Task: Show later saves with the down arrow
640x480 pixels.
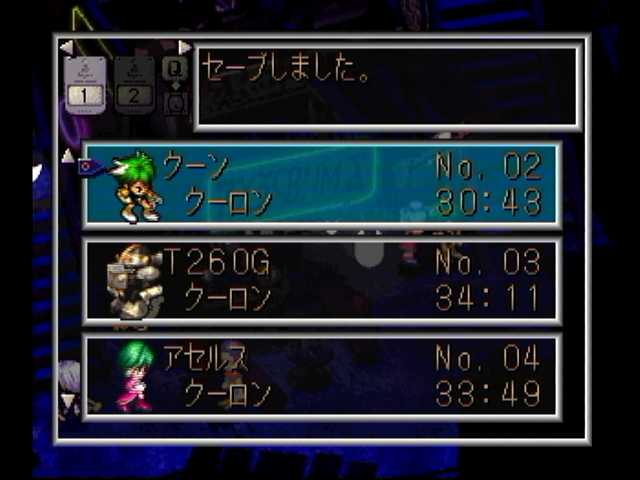Action: tap(67, 401)
